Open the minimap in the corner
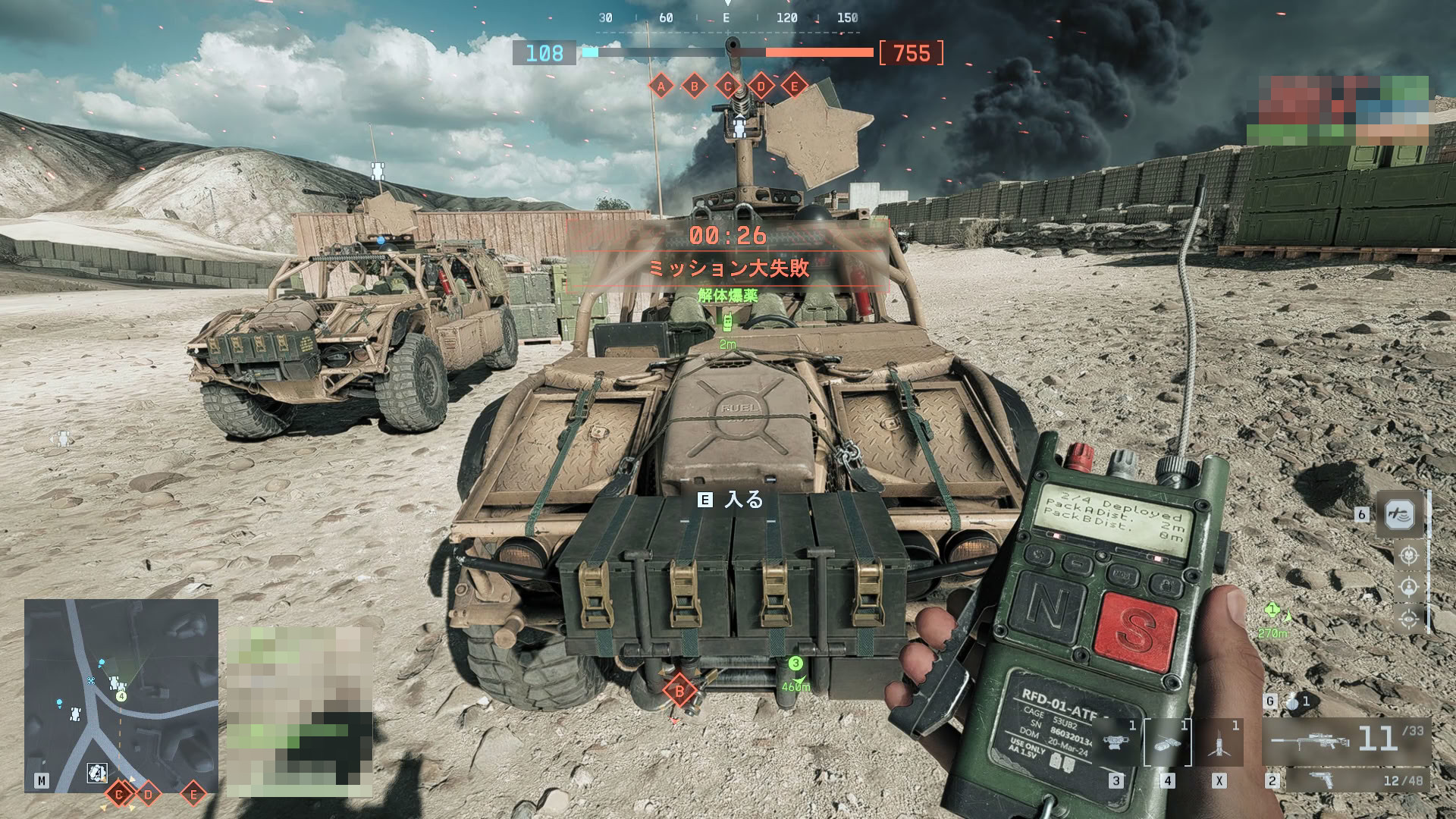Viewport: 1456px width, 819px height. (121, 695)
